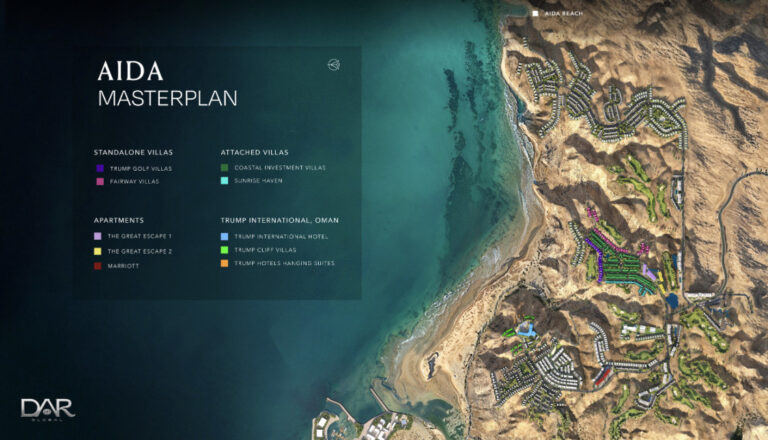768x440 pixels.
Task: Show The Great Escape 2 apartments
Action: tap(139, 251)
